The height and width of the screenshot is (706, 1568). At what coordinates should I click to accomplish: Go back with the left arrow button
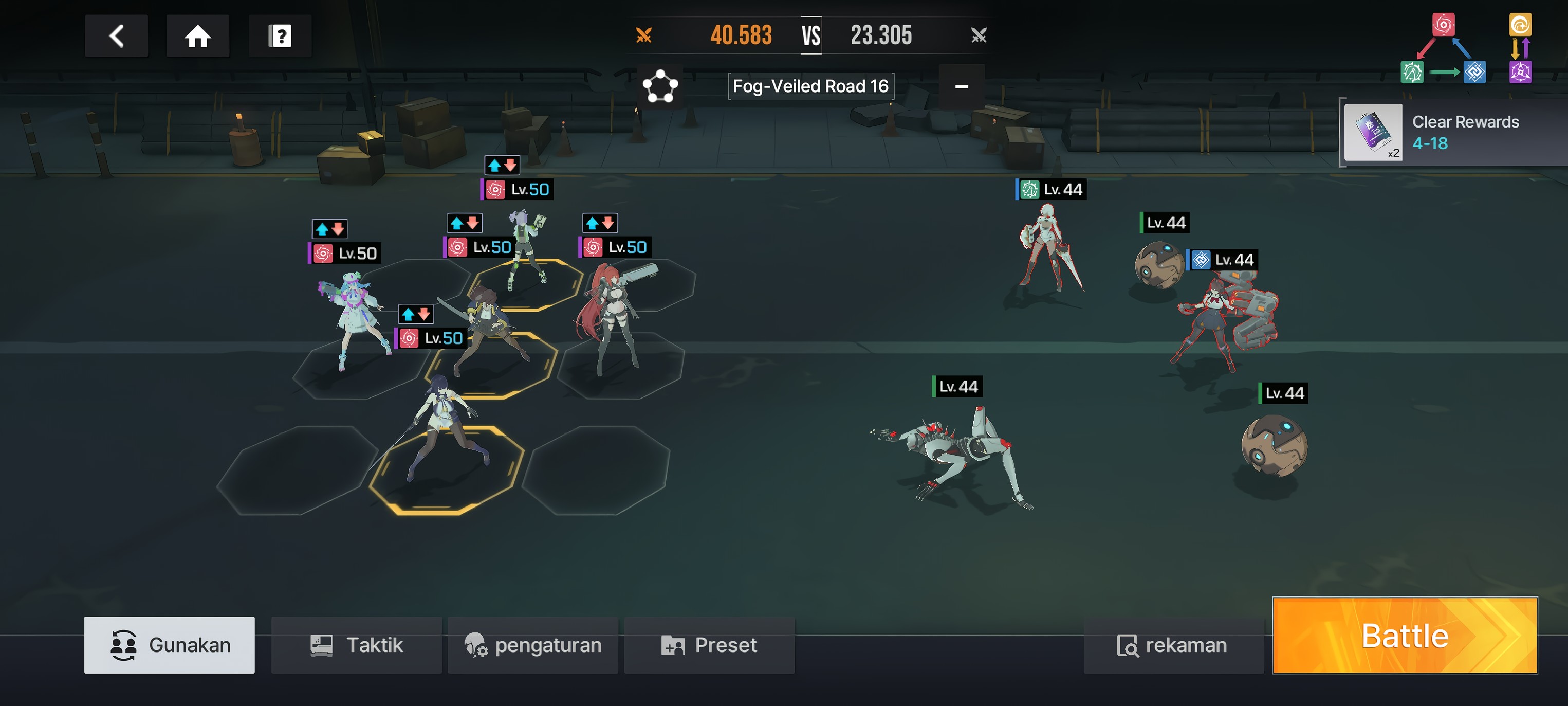pyautogui.click(x=116, y=36)
